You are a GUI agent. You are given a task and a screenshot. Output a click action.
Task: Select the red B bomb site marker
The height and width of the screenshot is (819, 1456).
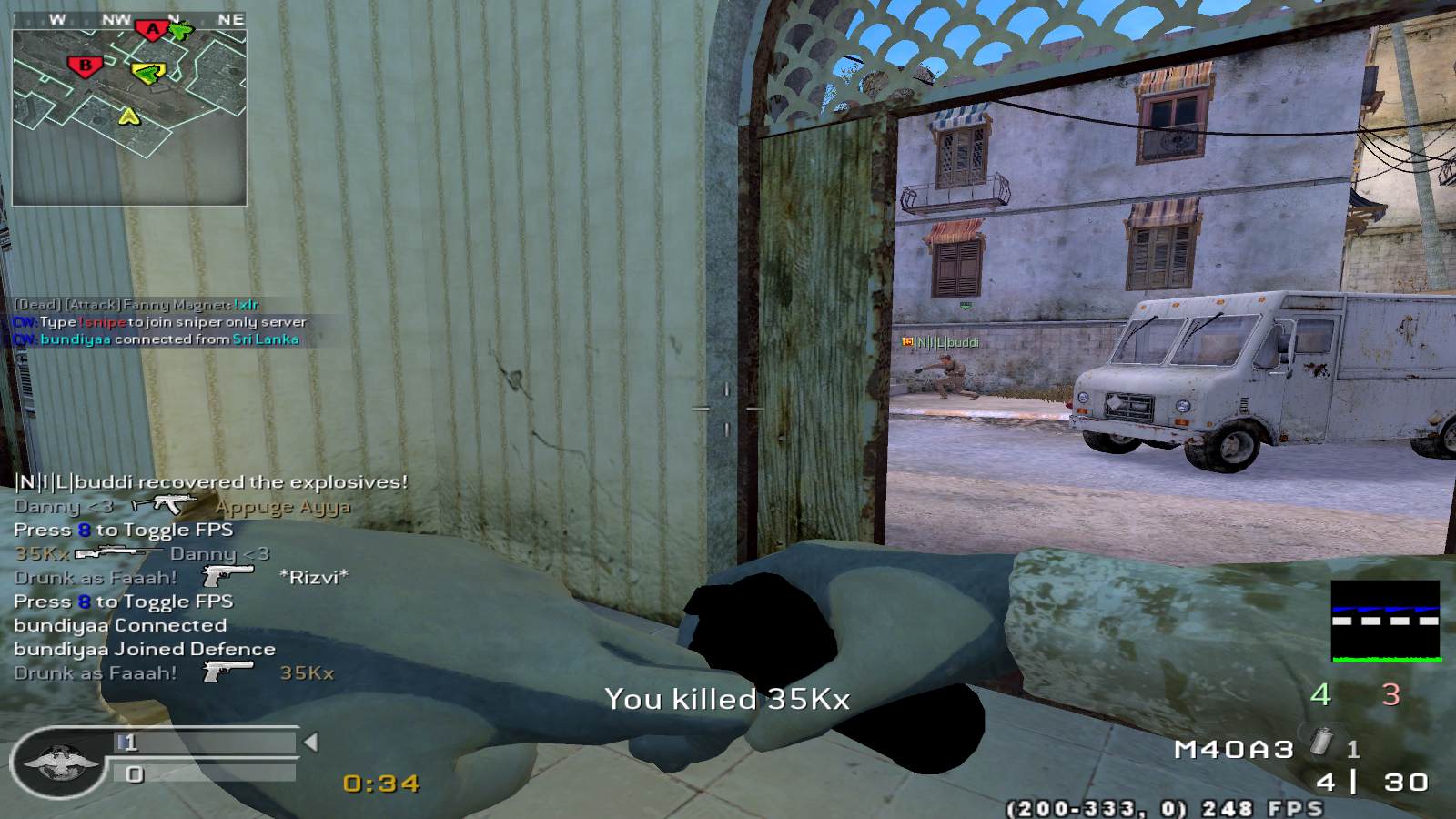coord(86,66)
